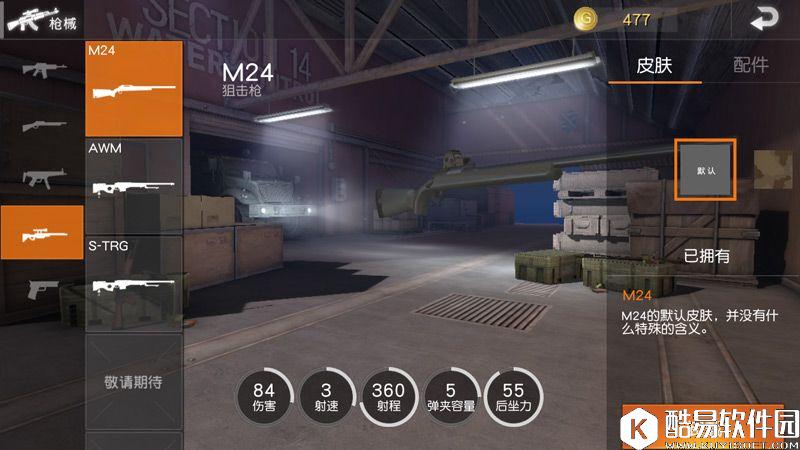The width and height of the screenshot is (800, 450).
Task: Click the gold coin currency icon
Action: (585, 18)
